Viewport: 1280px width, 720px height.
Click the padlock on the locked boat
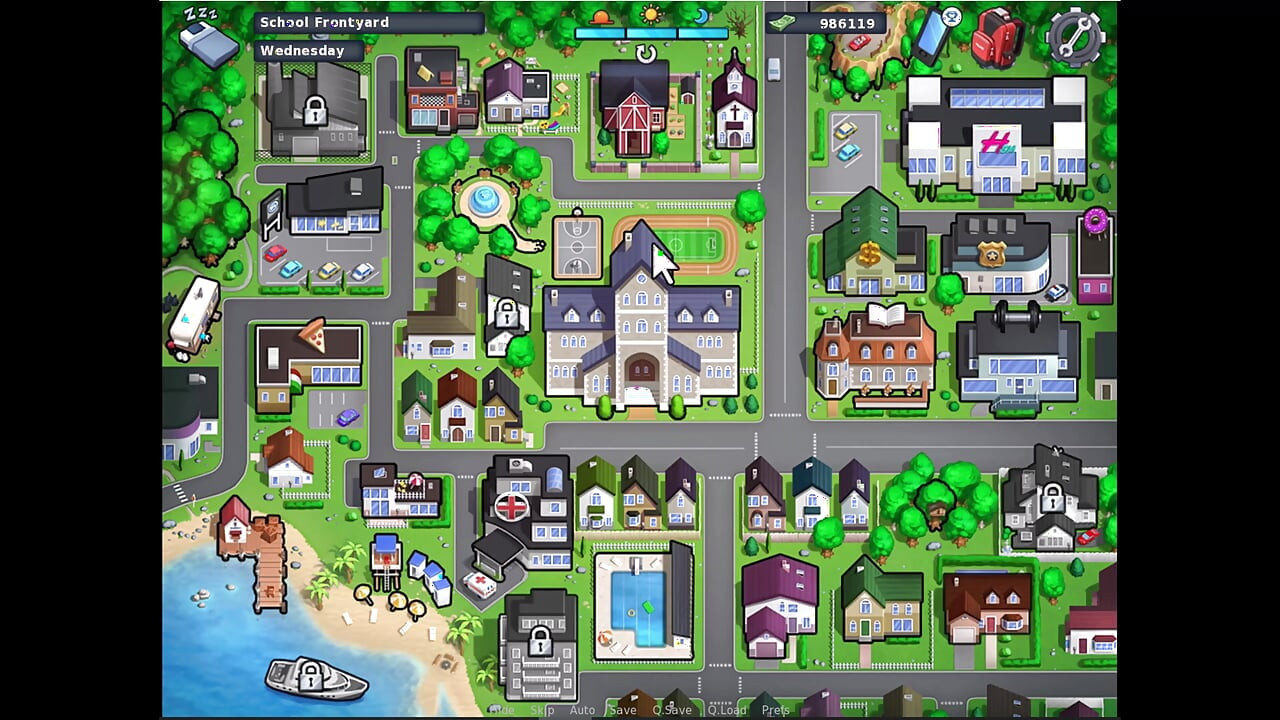(x=309, y=677)
